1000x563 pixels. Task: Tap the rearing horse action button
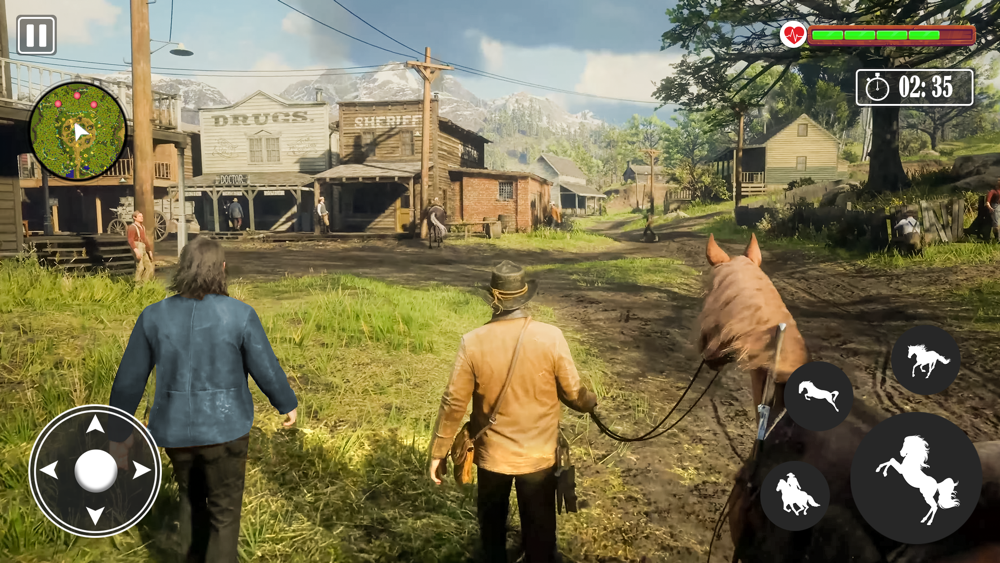(916, 478)
